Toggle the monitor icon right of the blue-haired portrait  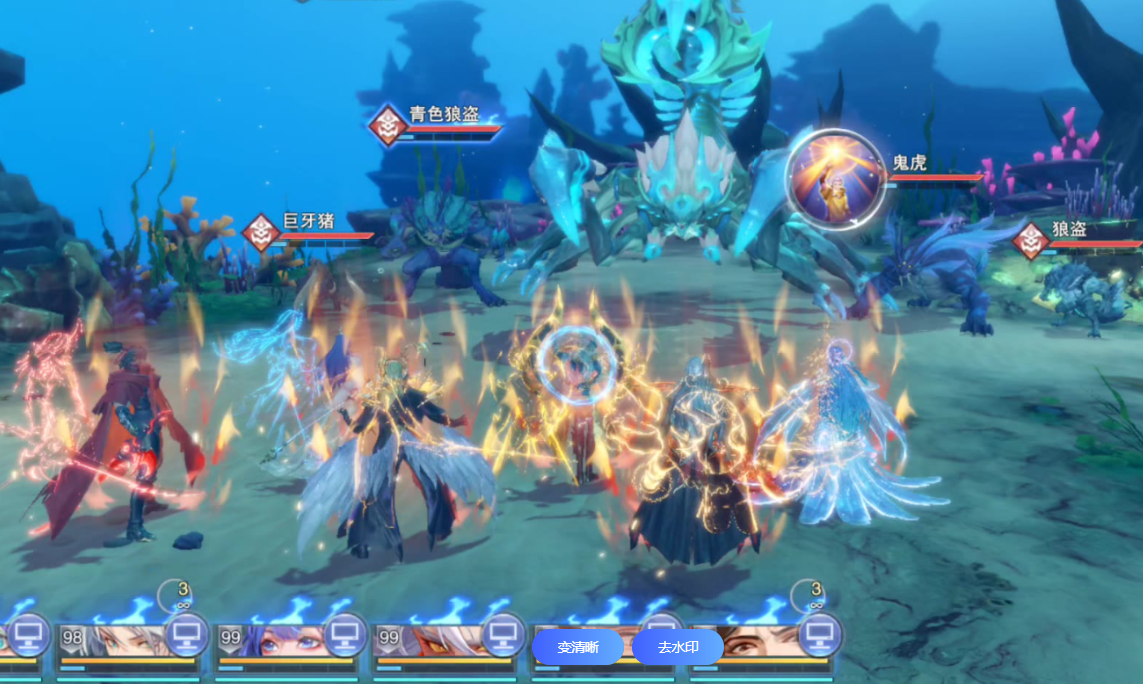click(x=344, y=633)
